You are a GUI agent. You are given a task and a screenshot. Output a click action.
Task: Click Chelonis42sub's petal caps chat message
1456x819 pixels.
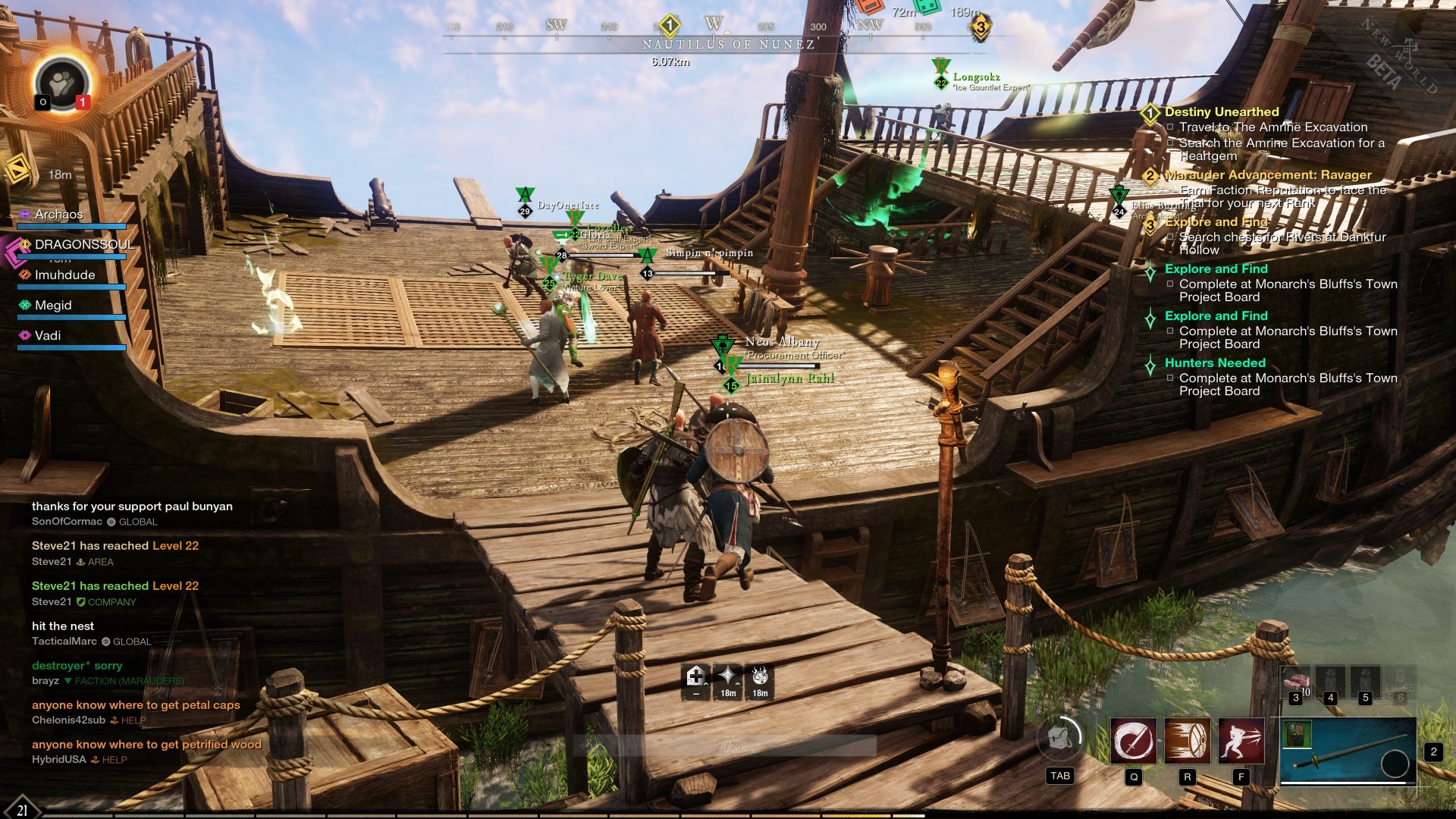tap(136, 705)
